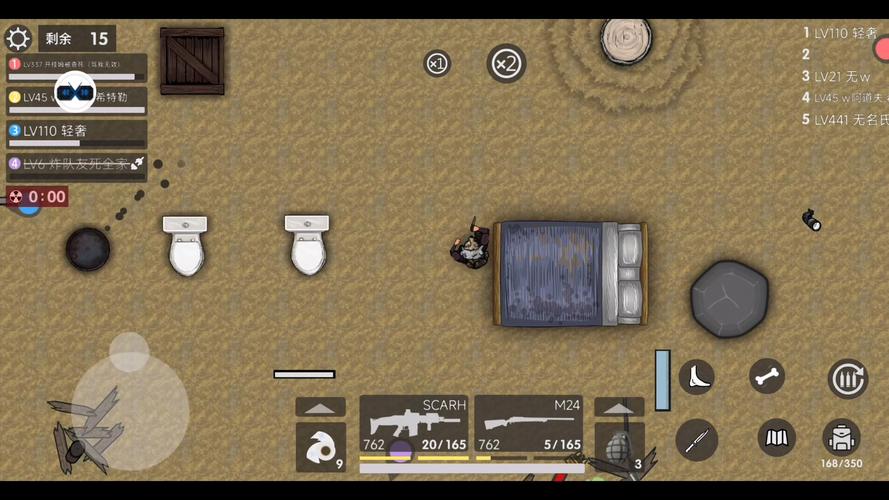
Task: Select the LV337 teammate row
Action: coord(77,66)
